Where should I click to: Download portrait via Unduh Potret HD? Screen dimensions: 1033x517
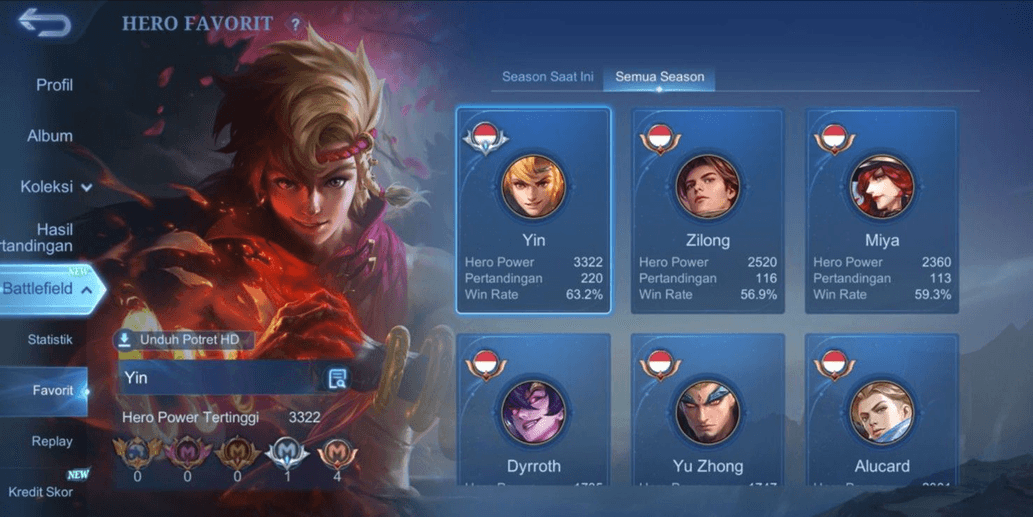[183, 340]
